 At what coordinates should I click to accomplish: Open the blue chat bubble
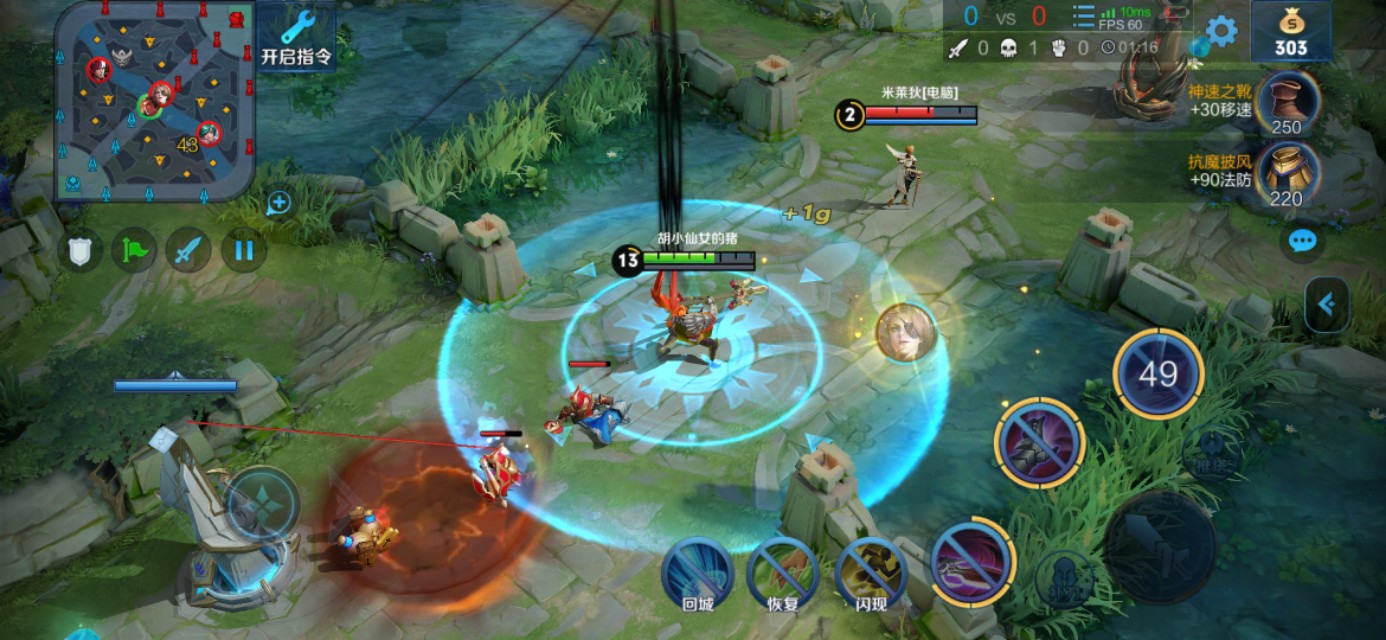[1302, 241]
